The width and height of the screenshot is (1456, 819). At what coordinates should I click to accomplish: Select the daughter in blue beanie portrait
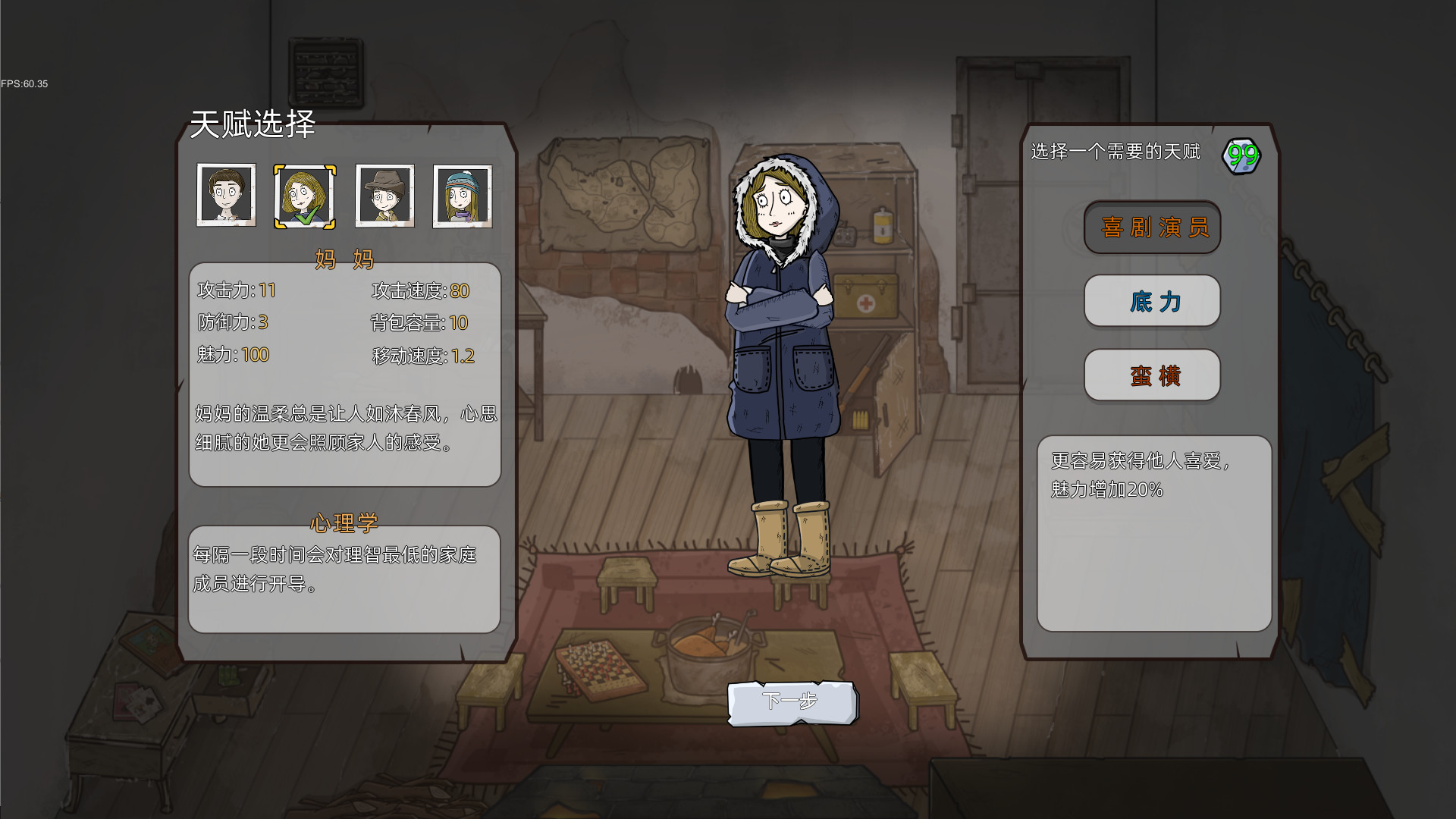point(463,196)
